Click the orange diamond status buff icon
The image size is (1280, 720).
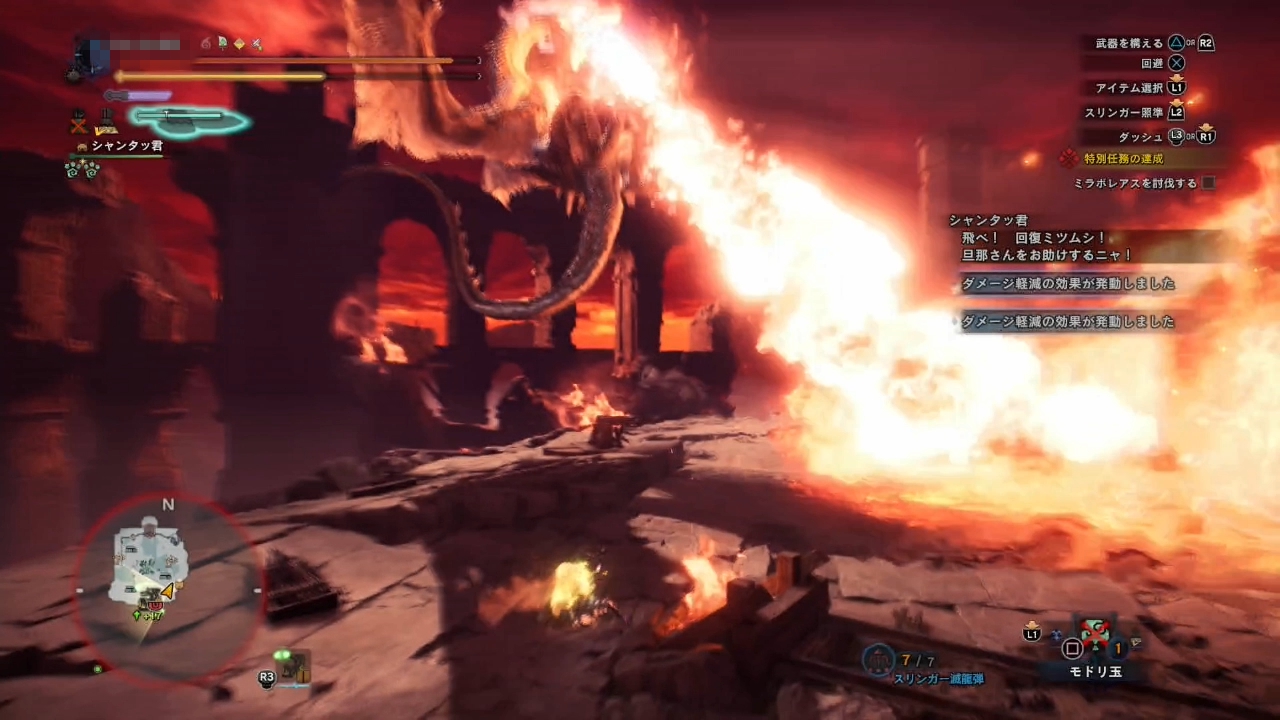click(x=239, y=44)
